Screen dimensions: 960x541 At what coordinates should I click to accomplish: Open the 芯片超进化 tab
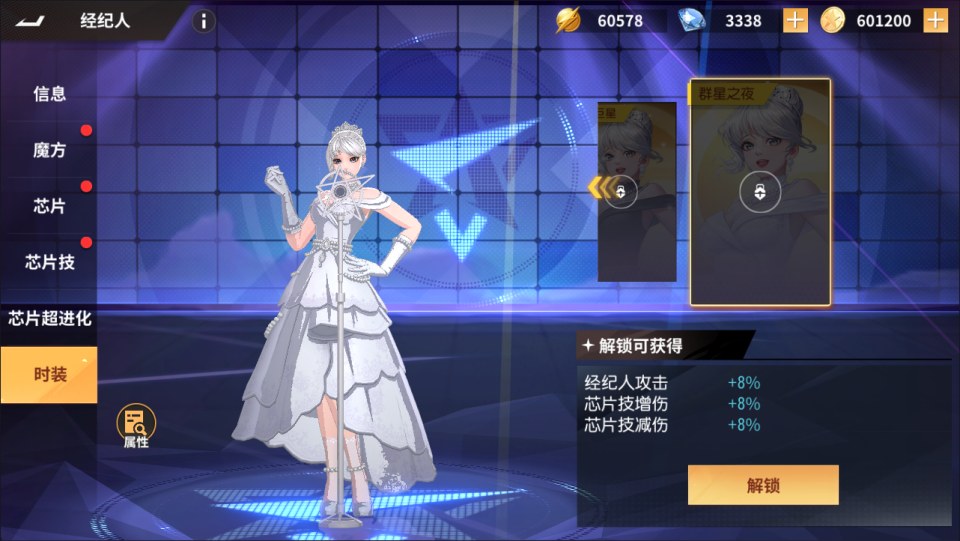49,319
